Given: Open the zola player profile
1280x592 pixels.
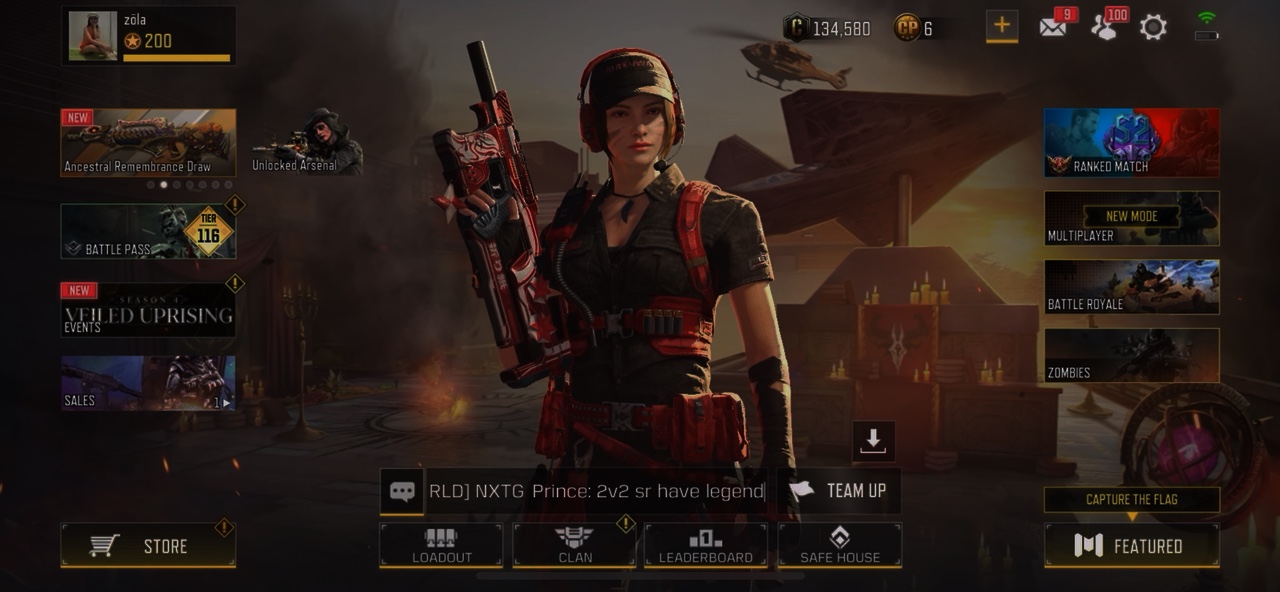Looking at the screenshot, I should (x=148, y=36).
